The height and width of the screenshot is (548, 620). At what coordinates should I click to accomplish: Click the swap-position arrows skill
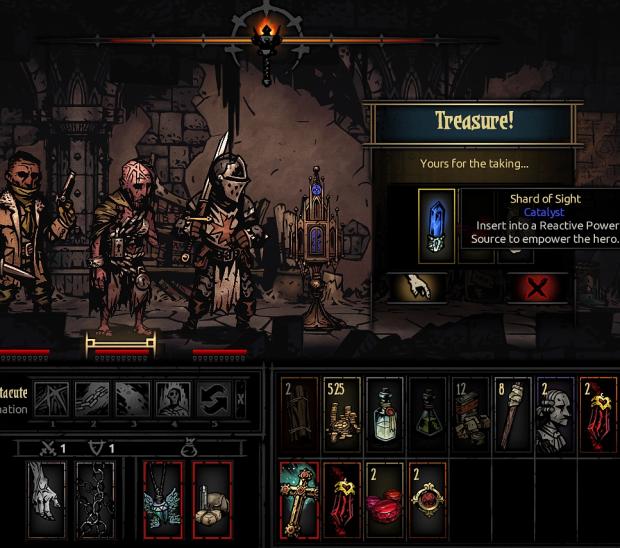[212, 399]
